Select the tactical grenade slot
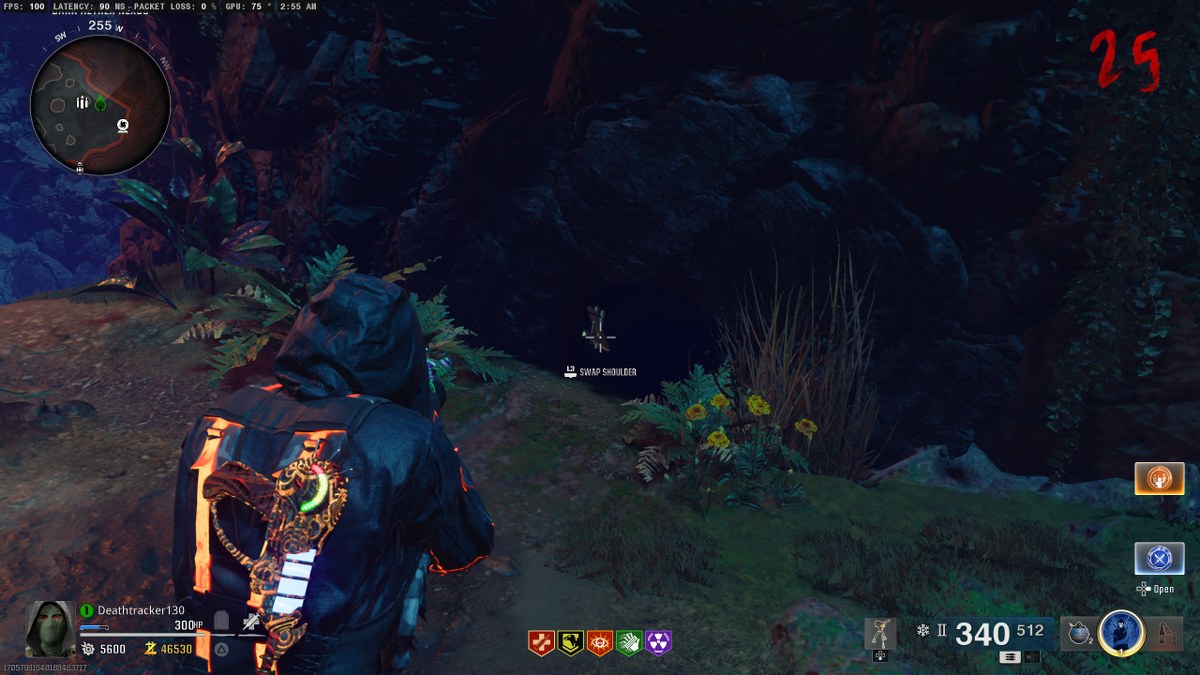This screenshot has width=1200, height=675. pos(1077,633)
